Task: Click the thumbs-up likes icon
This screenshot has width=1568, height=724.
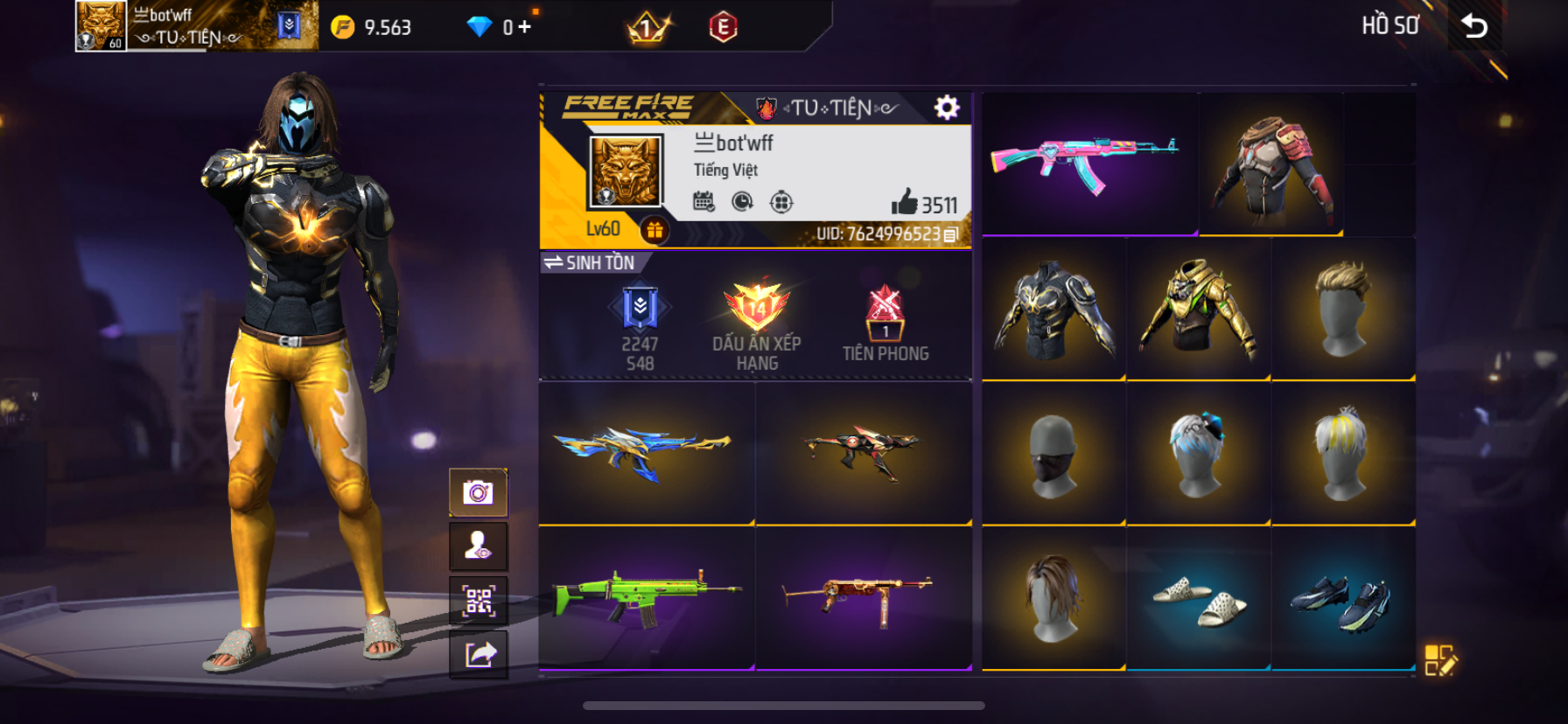Action: [x=904, y=203]
